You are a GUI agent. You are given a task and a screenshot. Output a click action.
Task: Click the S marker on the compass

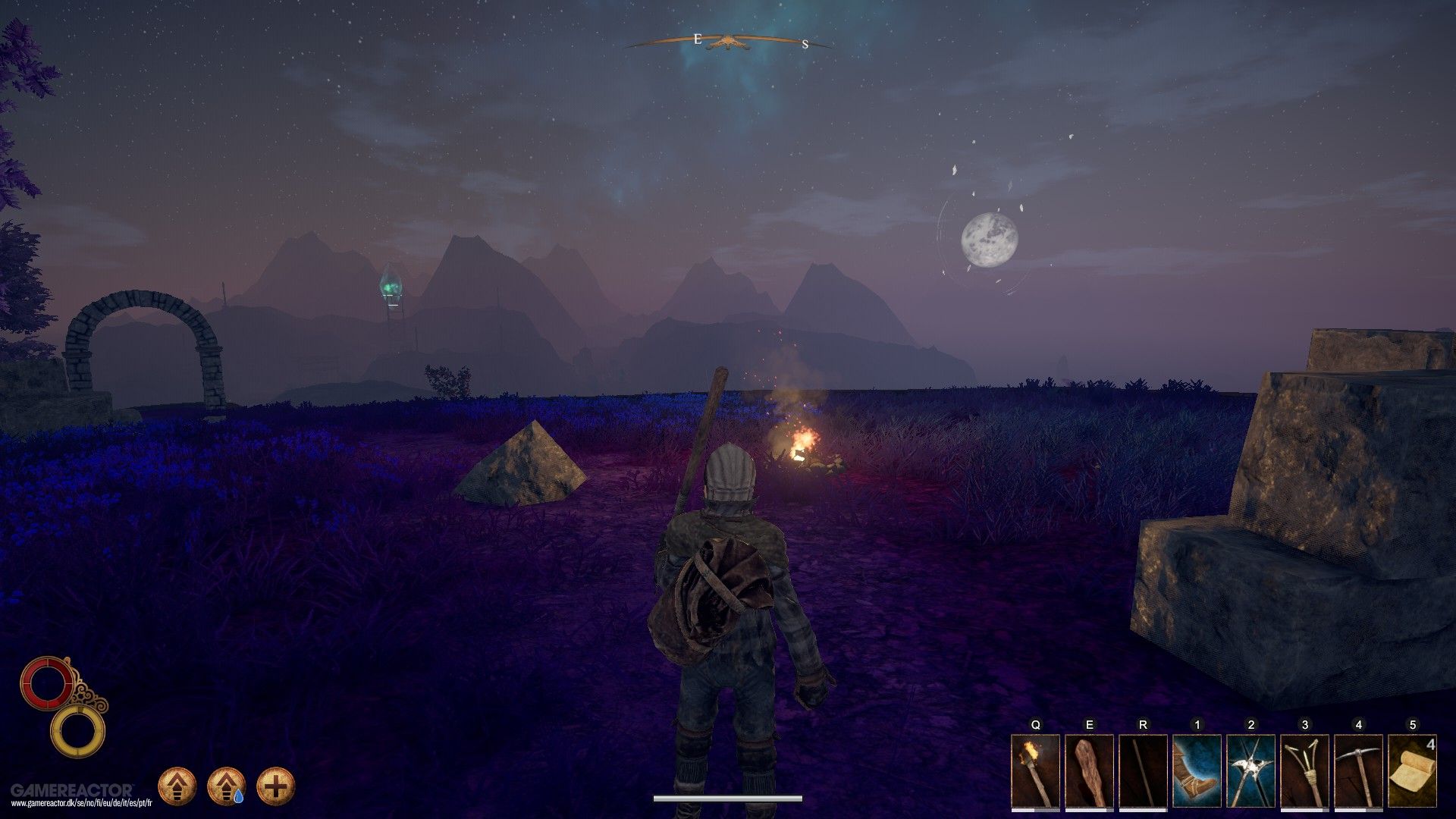coord(805,43)
